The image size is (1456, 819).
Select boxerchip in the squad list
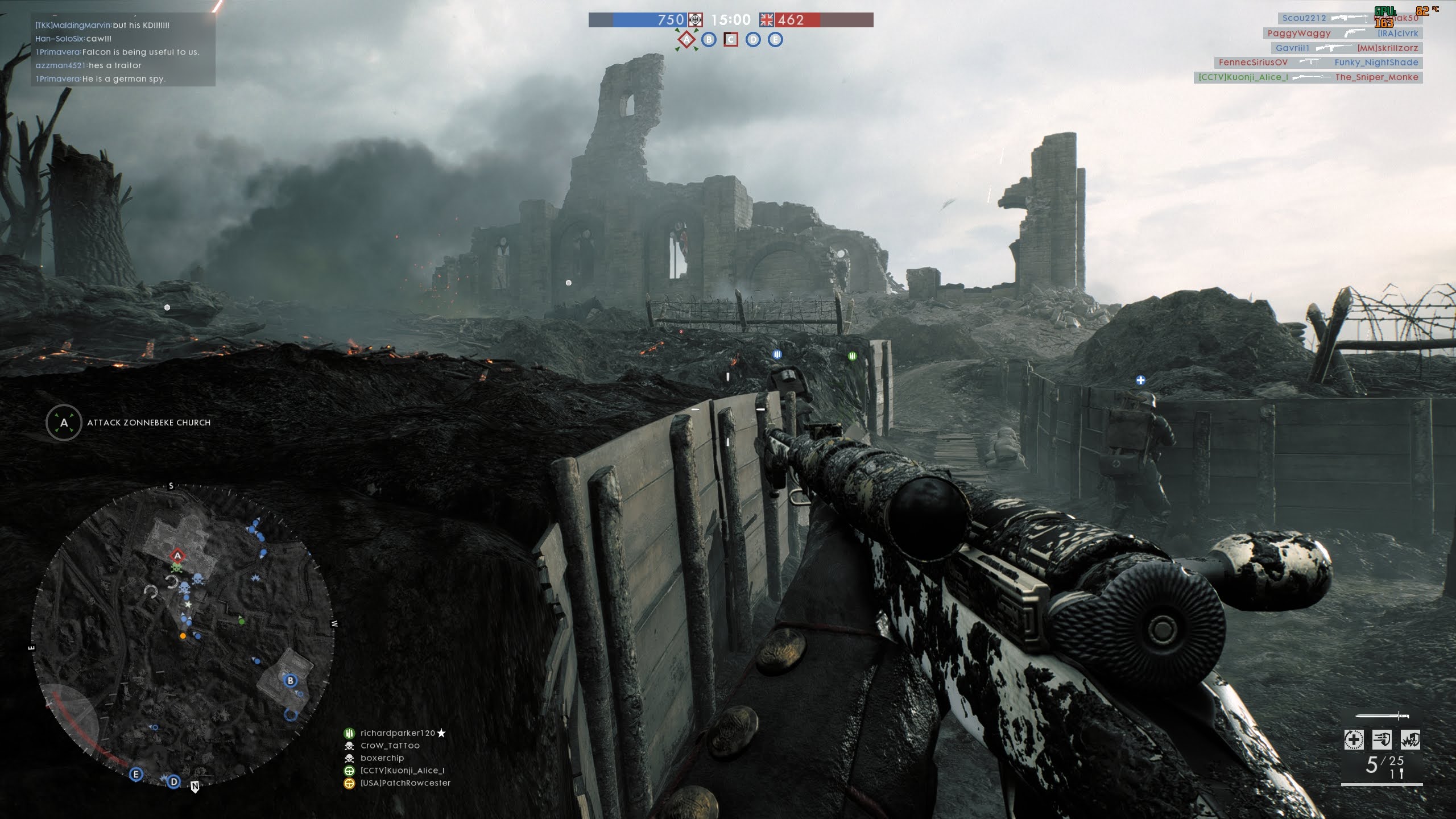(x=382, y=758)
